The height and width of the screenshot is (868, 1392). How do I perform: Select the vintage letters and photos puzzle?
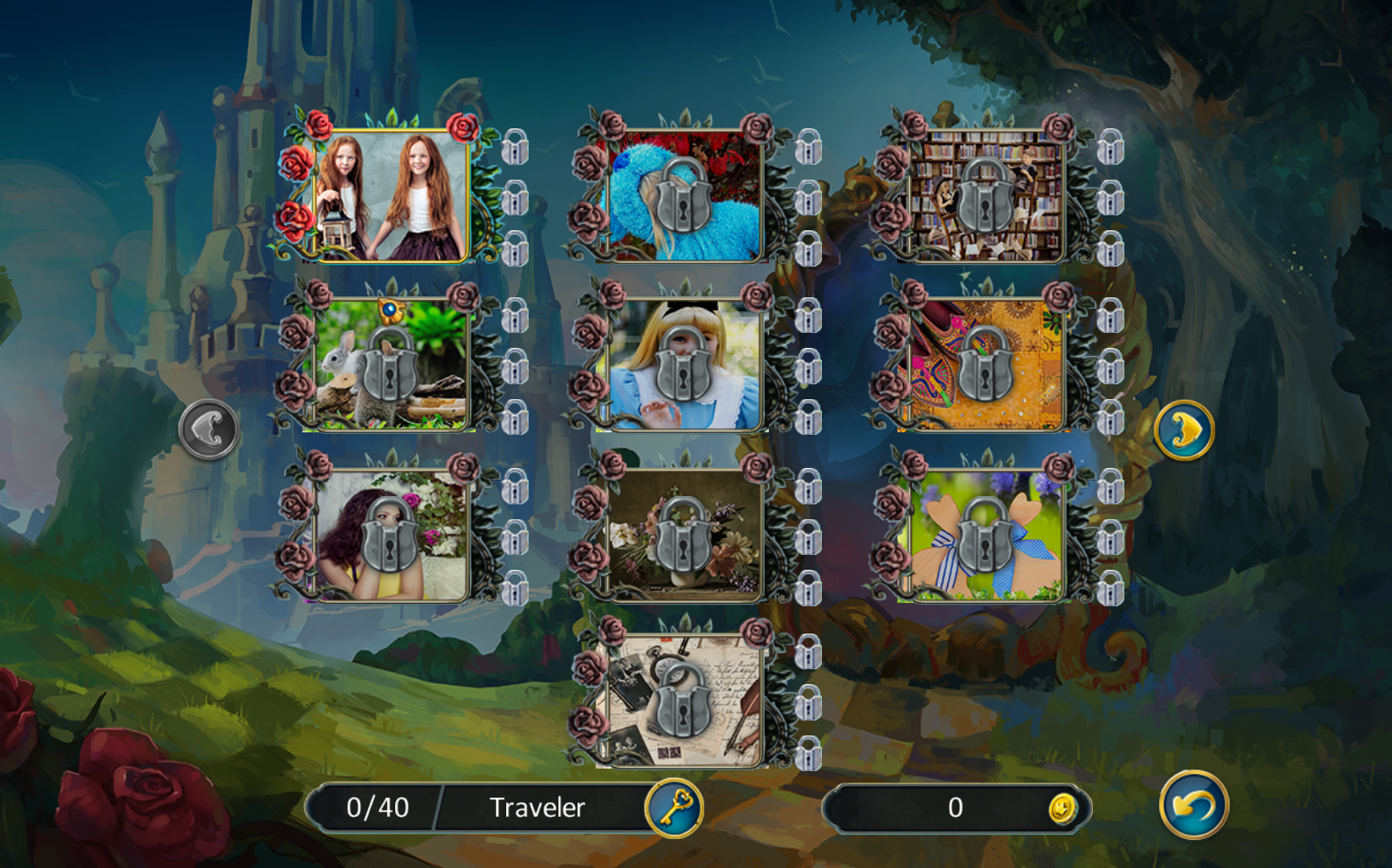coord(684,701)
